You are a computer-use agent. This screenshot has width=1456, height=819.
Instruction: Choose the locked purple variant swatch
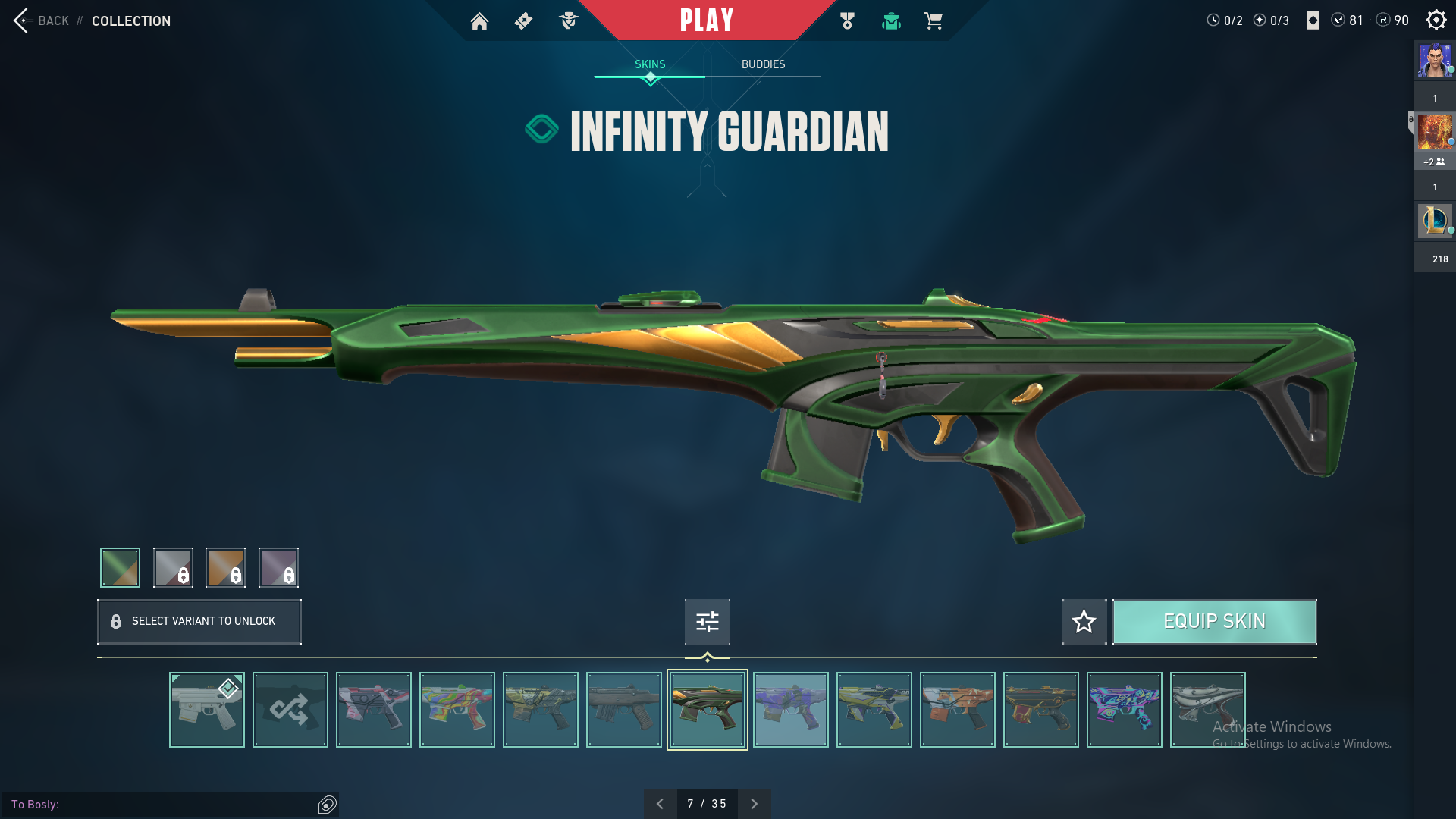[x=278, y=567]
